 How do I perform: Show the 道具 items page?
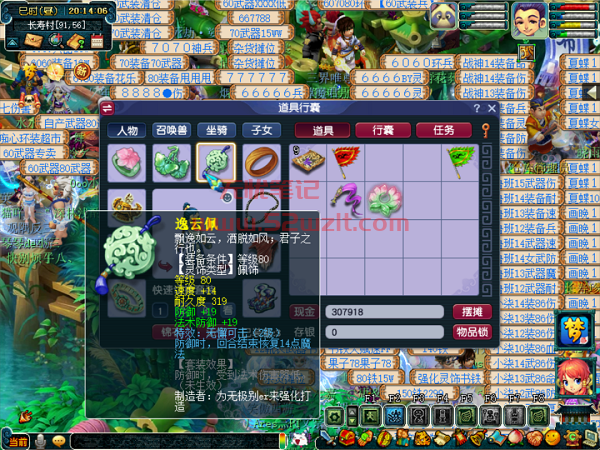323,130
